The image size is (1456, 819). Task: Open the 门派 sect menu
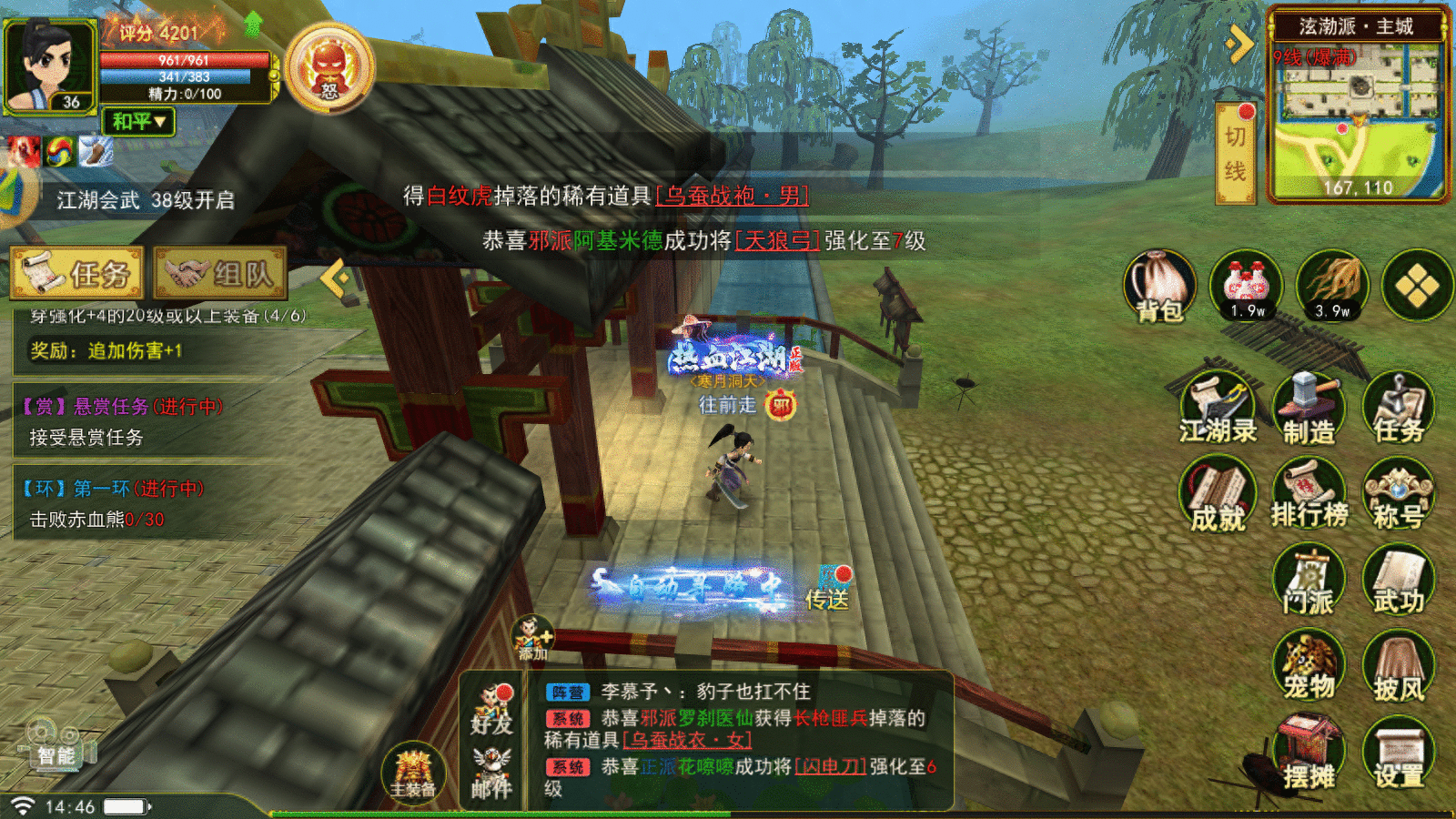[1309, 582]
